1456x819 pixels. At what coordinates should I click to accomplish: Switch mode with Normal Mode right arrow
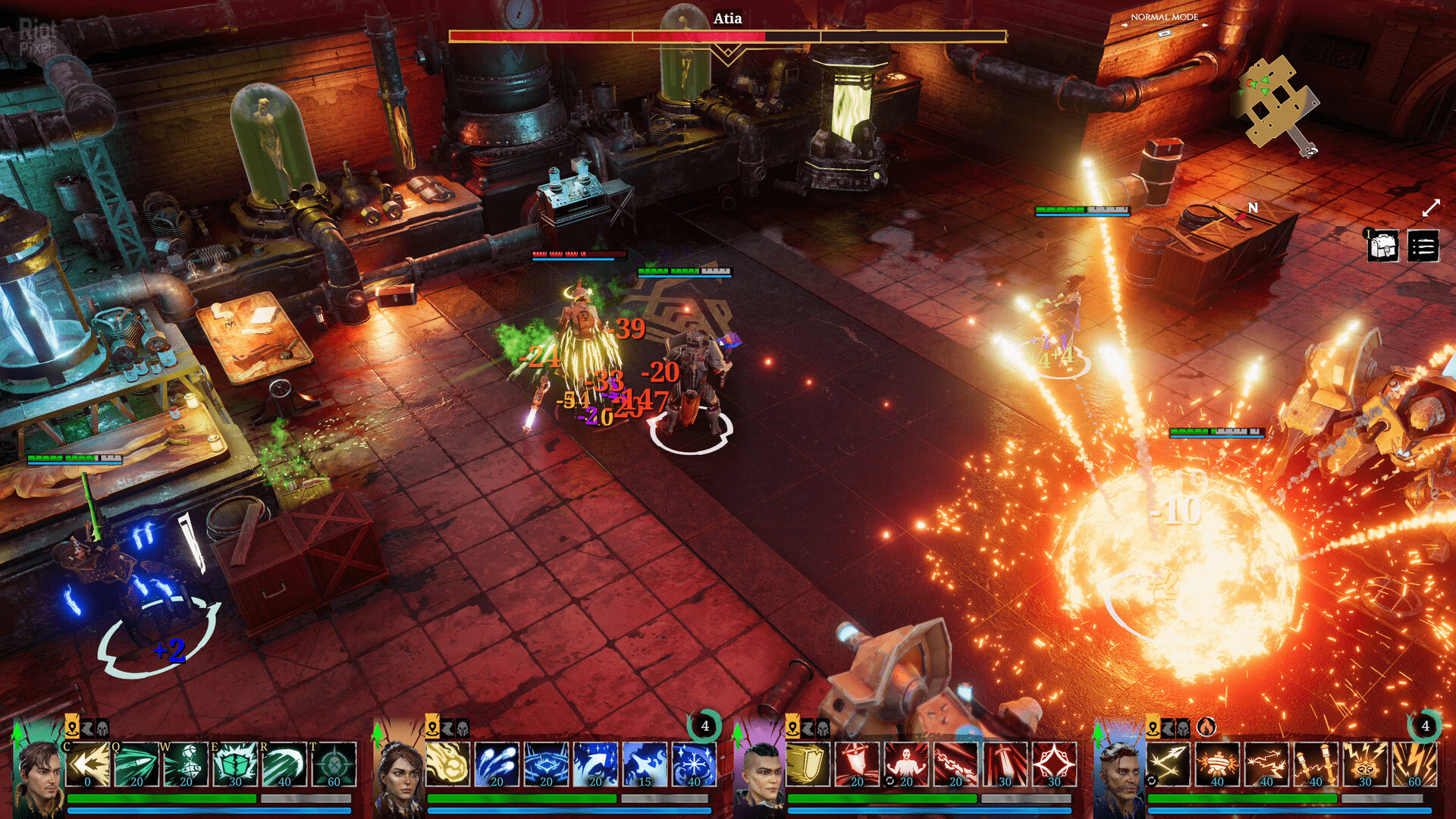pos(1205,25)
